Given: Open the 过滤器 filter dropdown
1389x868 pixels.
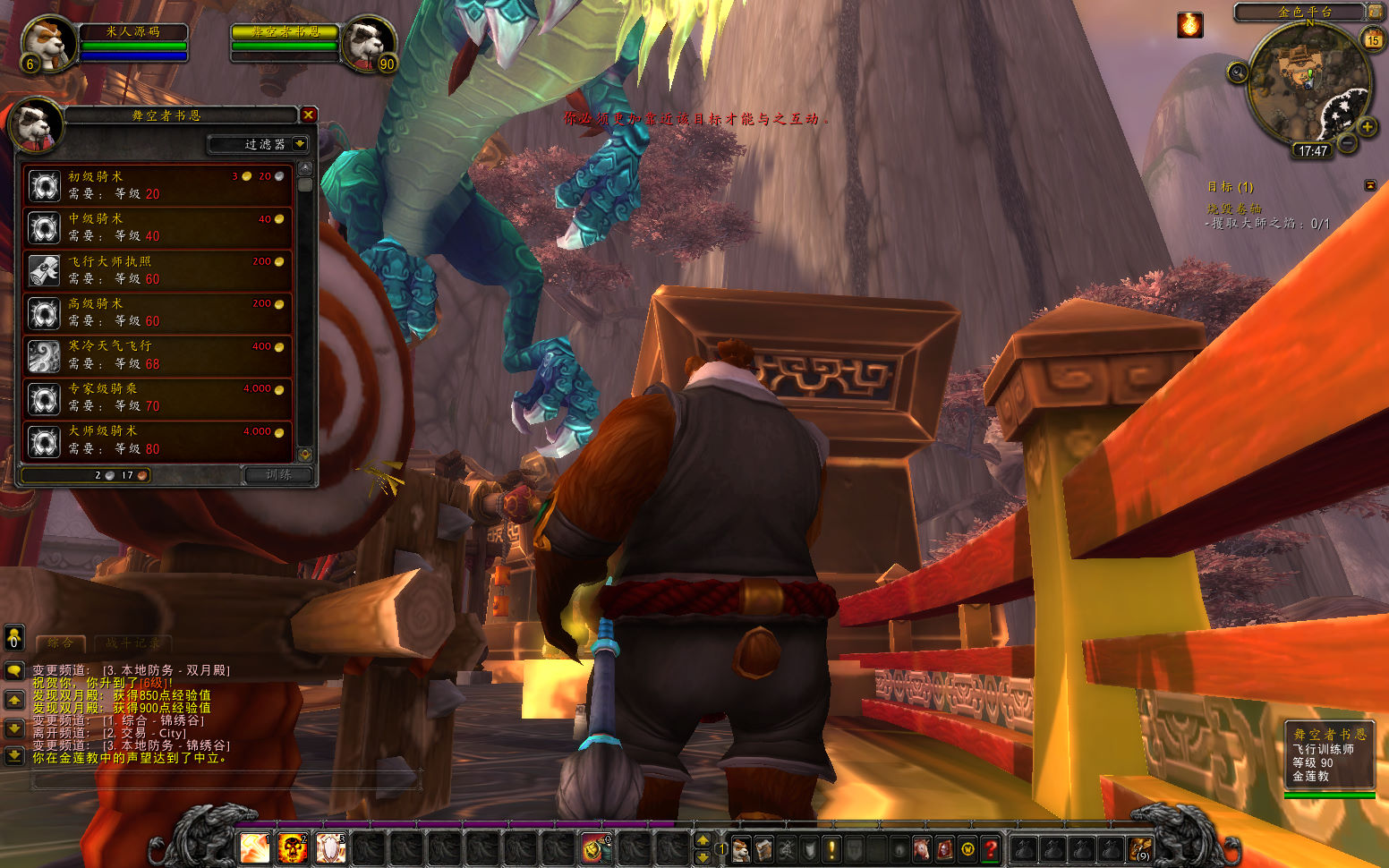Looking at the screenshot, I should point(299,144).
